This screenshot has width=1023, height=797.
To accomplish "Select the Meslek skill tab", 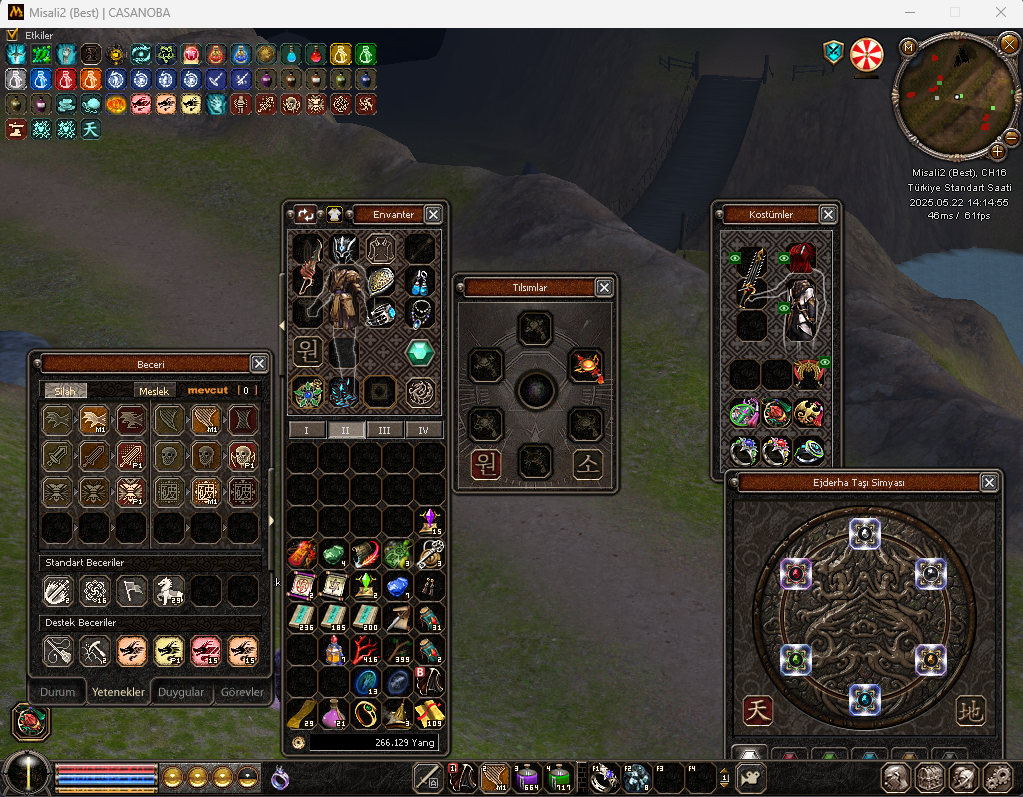I will [154, 391].
